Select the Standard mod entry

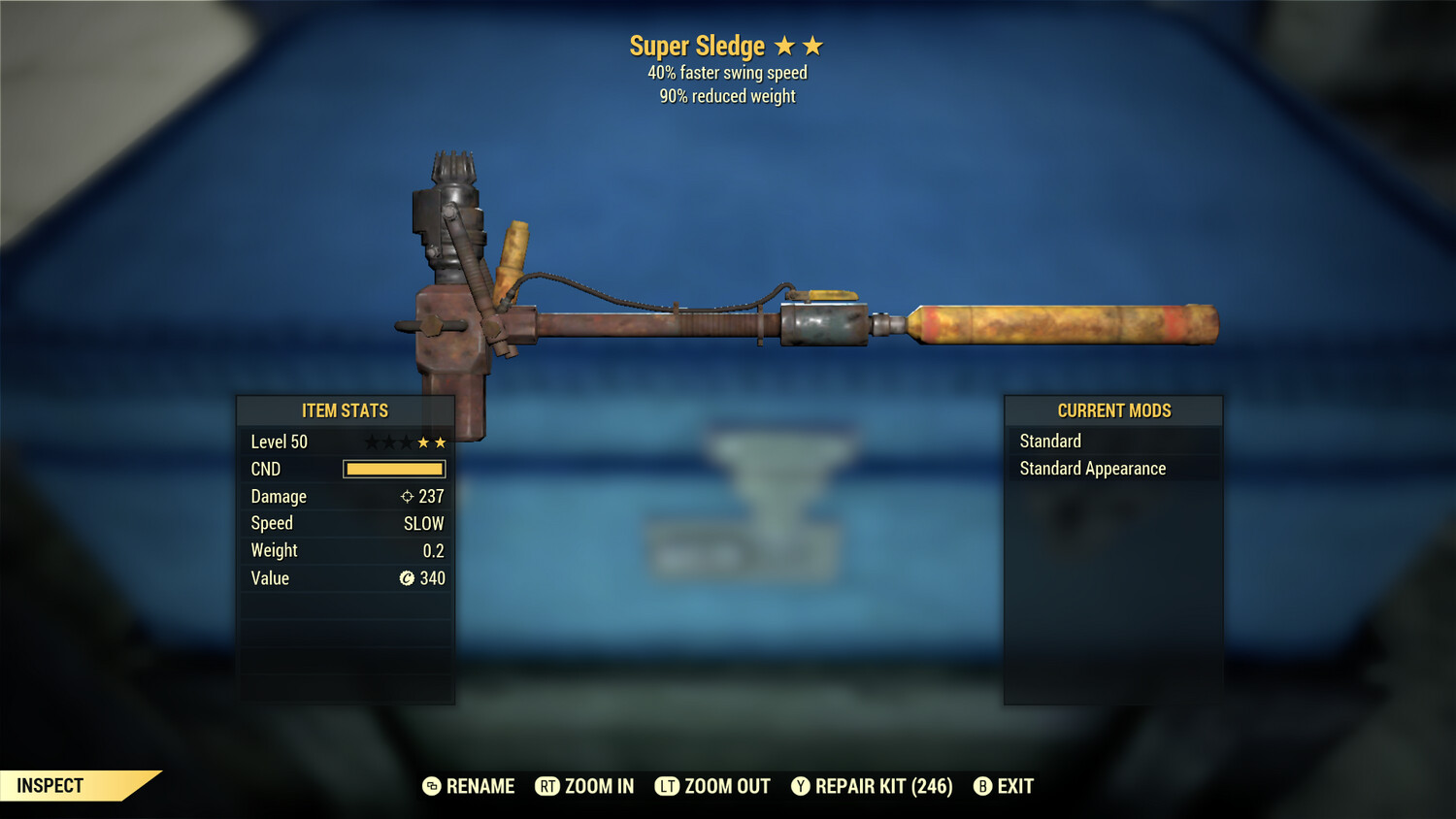[x=1049, y=441]
